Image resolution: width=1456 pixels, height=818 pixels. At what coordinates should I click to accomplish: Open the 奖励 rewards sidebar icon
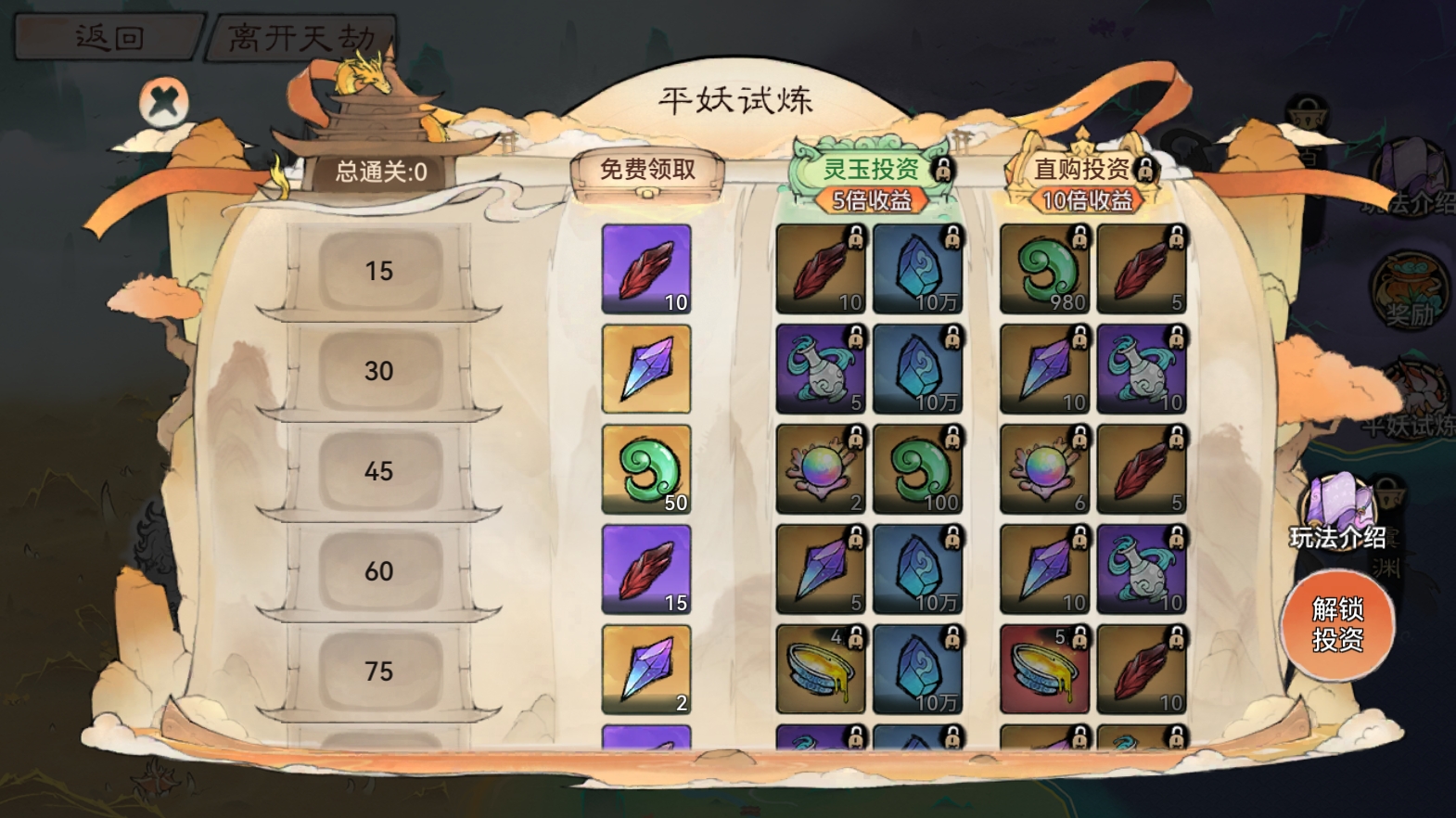click(1409, 292)
